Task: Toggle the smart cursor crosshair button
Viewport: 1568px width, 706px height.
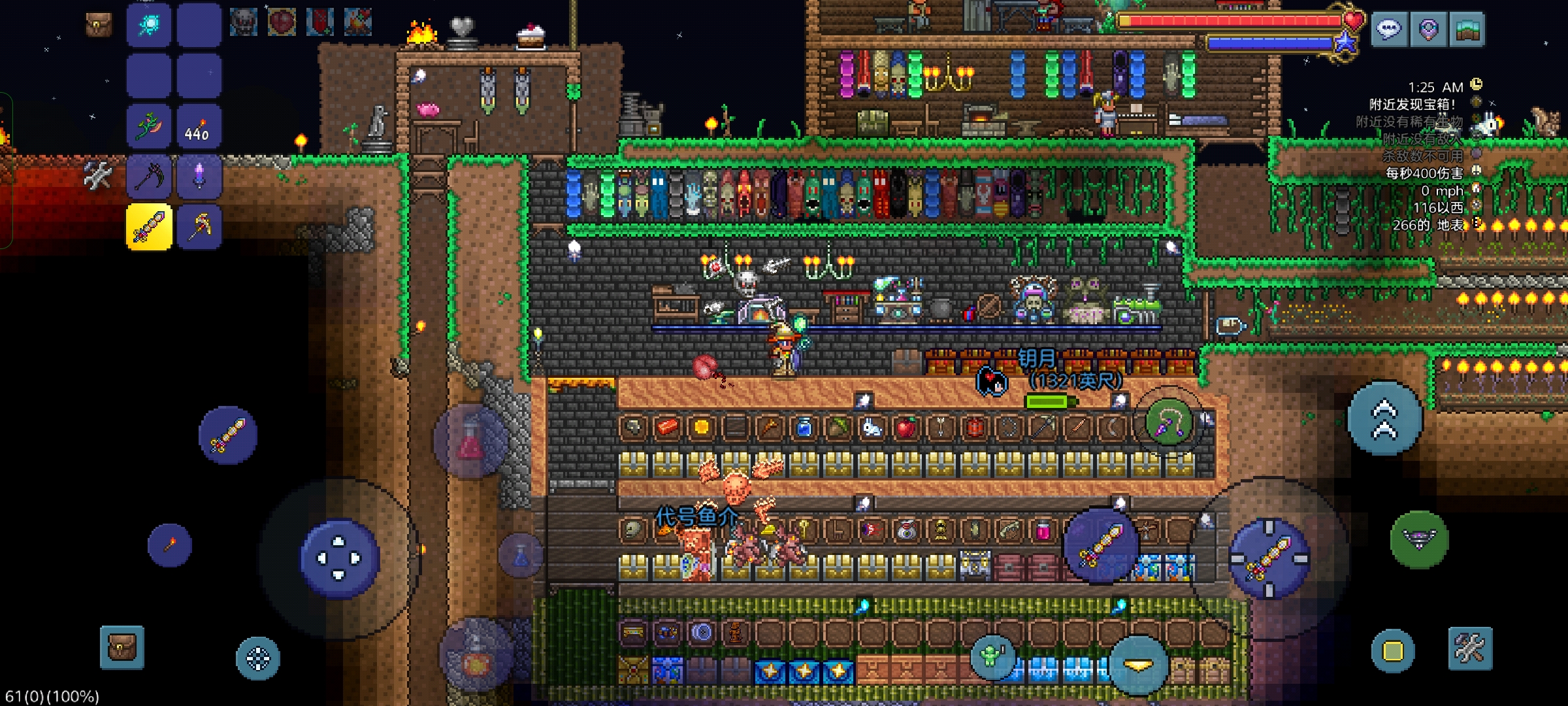Action: [x=258, y=658]
